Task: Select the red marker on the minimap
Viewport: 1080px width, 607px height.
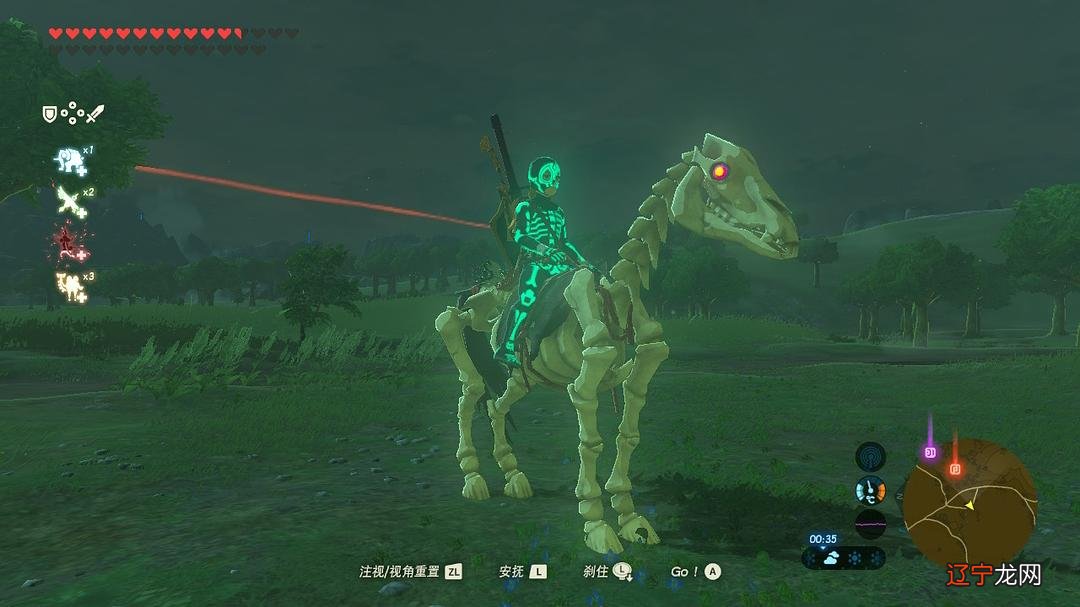Action: pos(955,467)
